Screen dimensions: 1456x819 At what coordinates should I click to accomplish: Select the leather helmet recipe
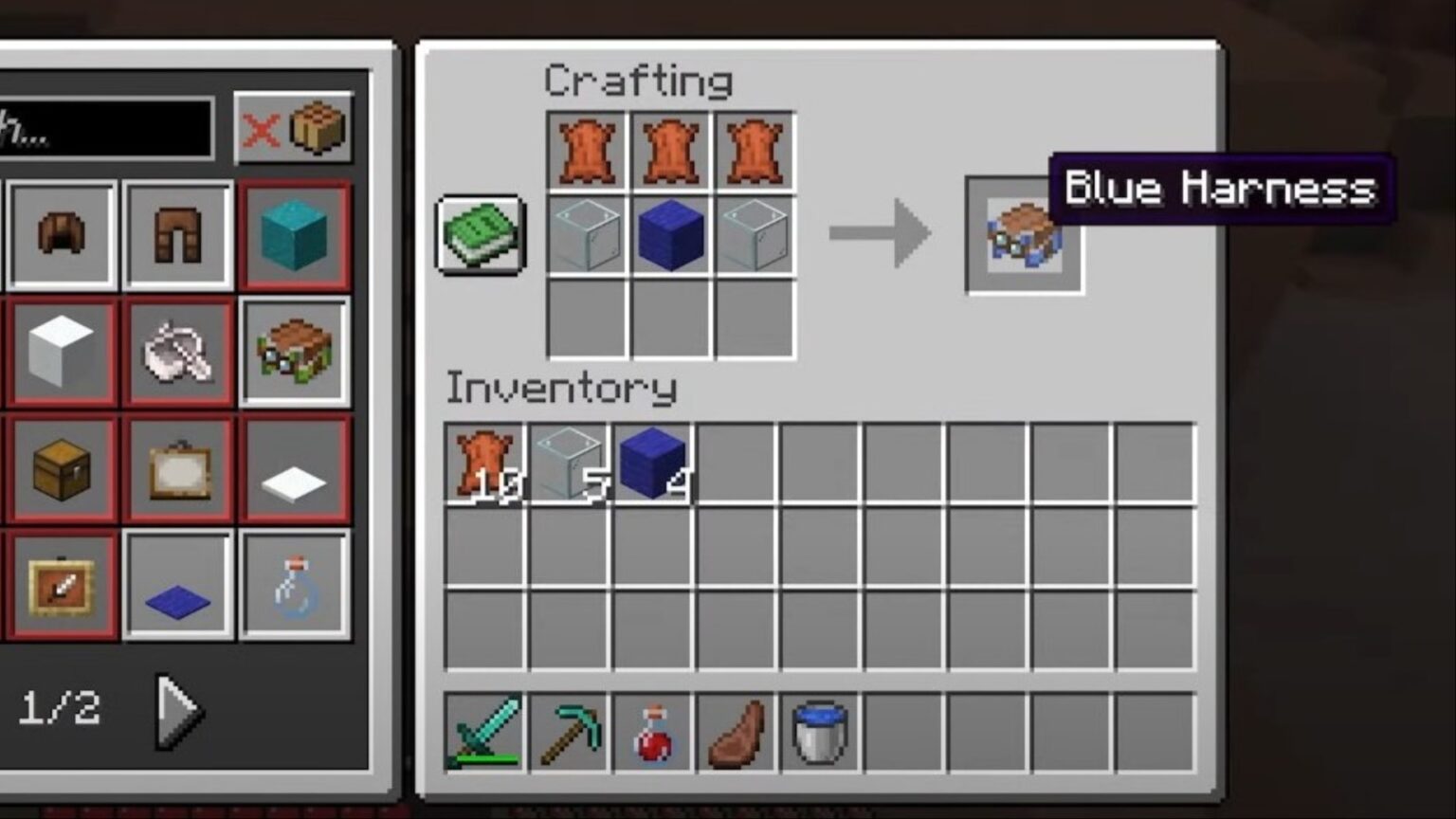tap(59, 233)
